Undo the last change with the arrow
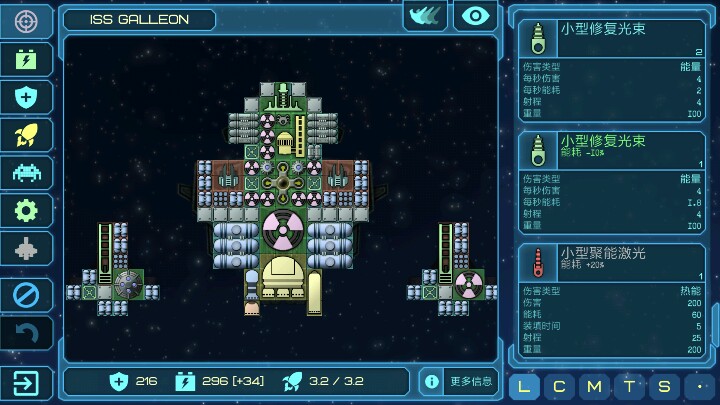 pyautogui.click(x=26, y=333)
